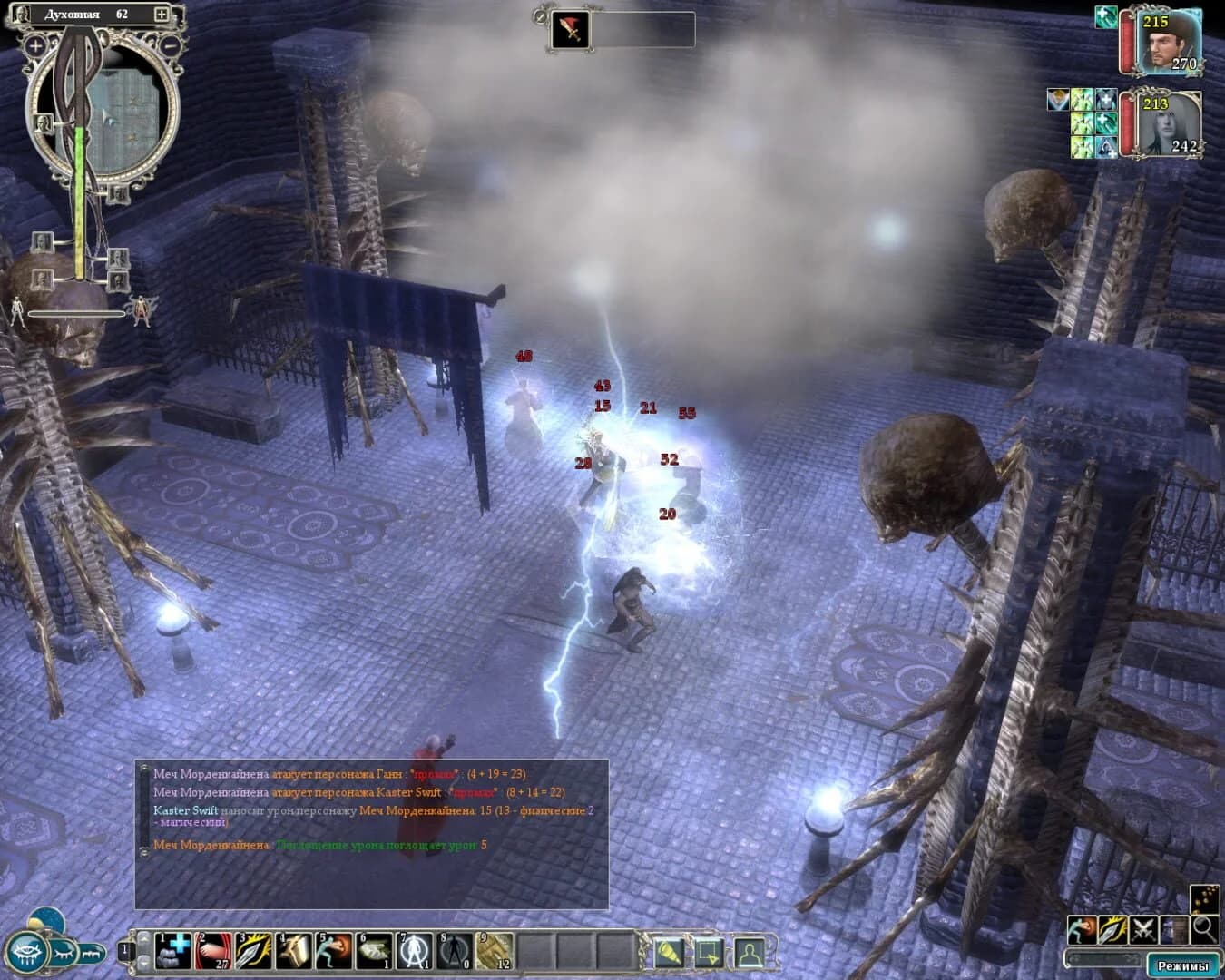
Task: Select the horn broadcast icon near the chat bar
Action: pyautogui.click(x=669, y=953)
